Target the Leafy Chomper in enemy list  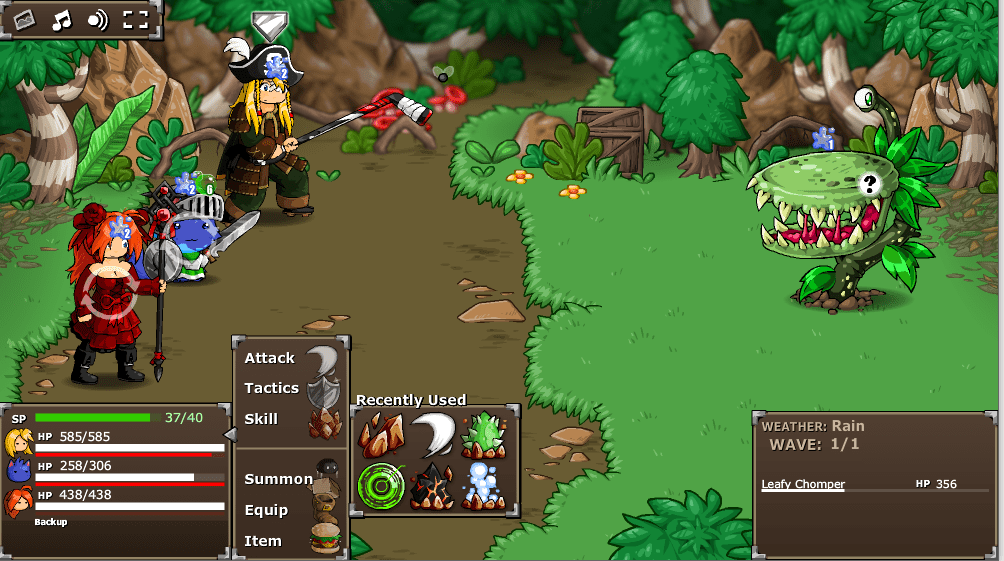coord(803,485)
